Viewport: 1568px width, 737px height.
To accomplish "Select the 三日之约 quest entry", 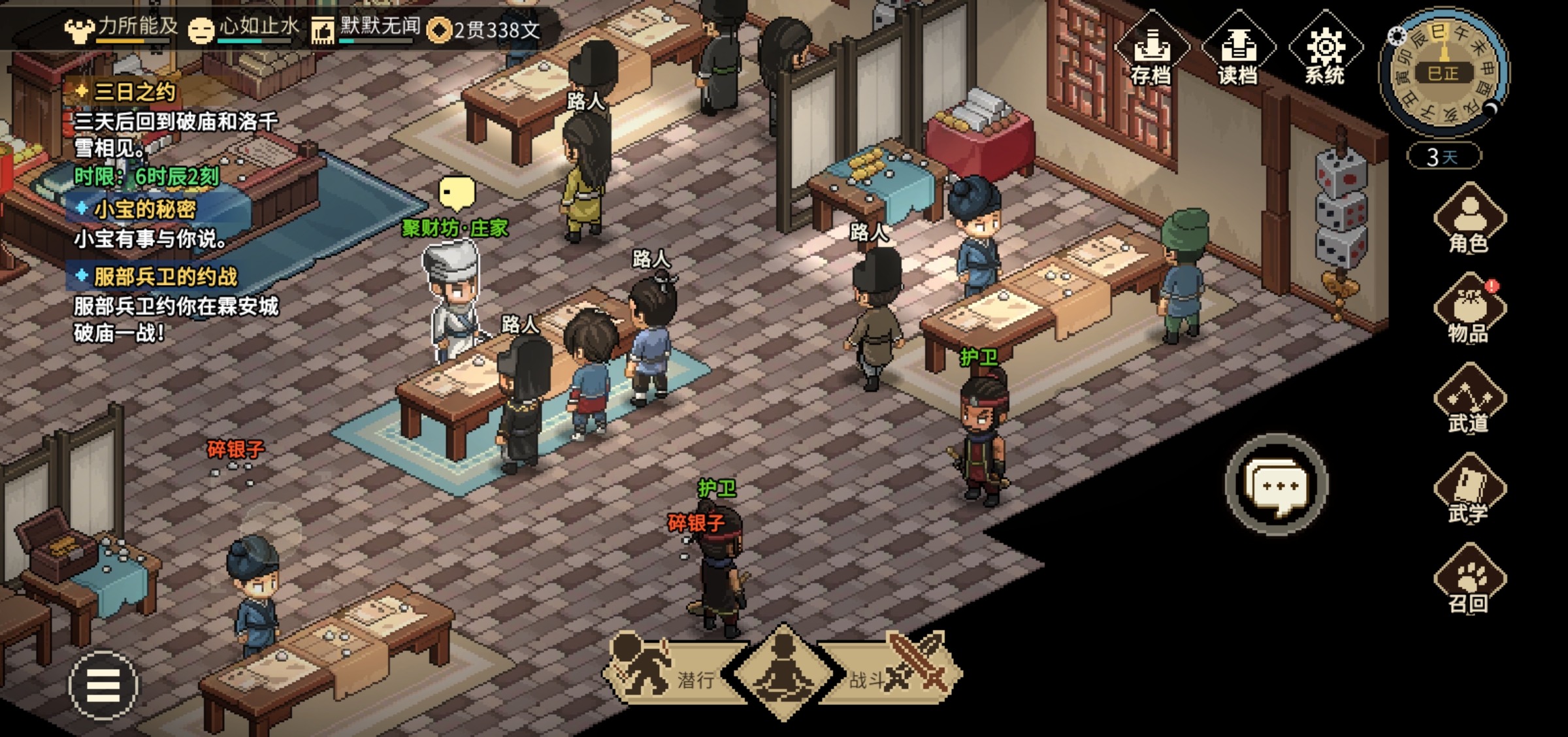I will pos(135,91).
